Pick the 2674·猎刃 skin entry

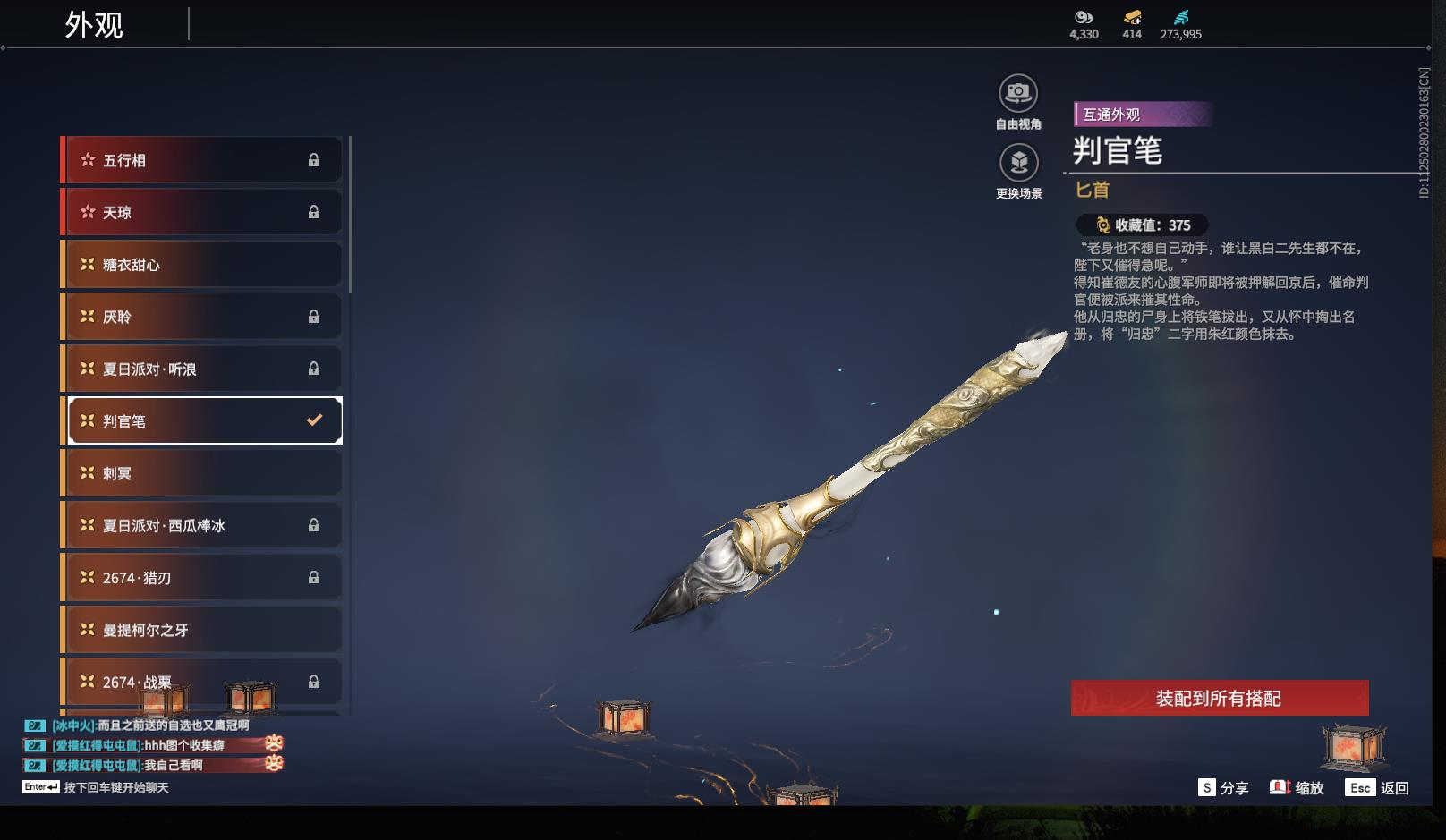point(202,578)
